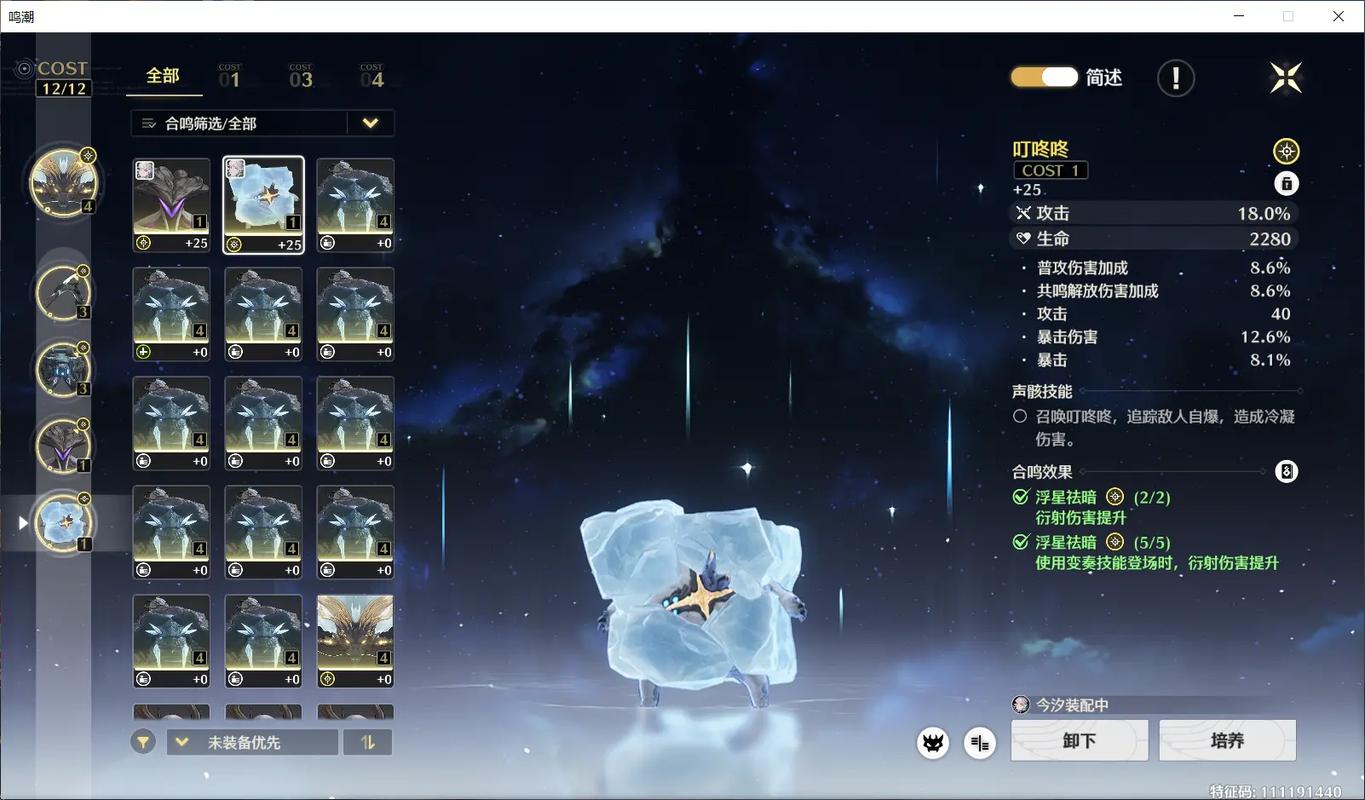Open the 未装备优先 sorting dropdown
The width and height of the screenshot is (1365, 800).
click(x=252, y=741)
